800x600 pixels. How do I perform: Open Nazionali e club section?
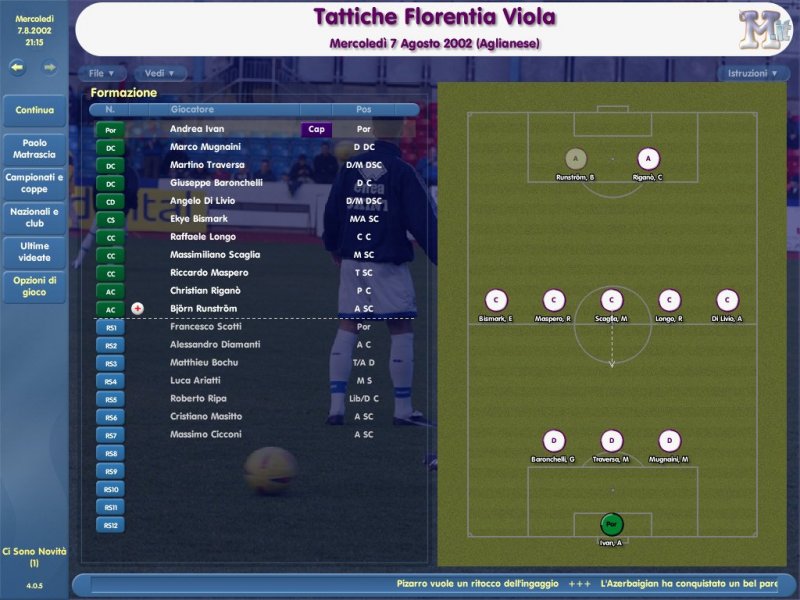click(x=35, y=217)
